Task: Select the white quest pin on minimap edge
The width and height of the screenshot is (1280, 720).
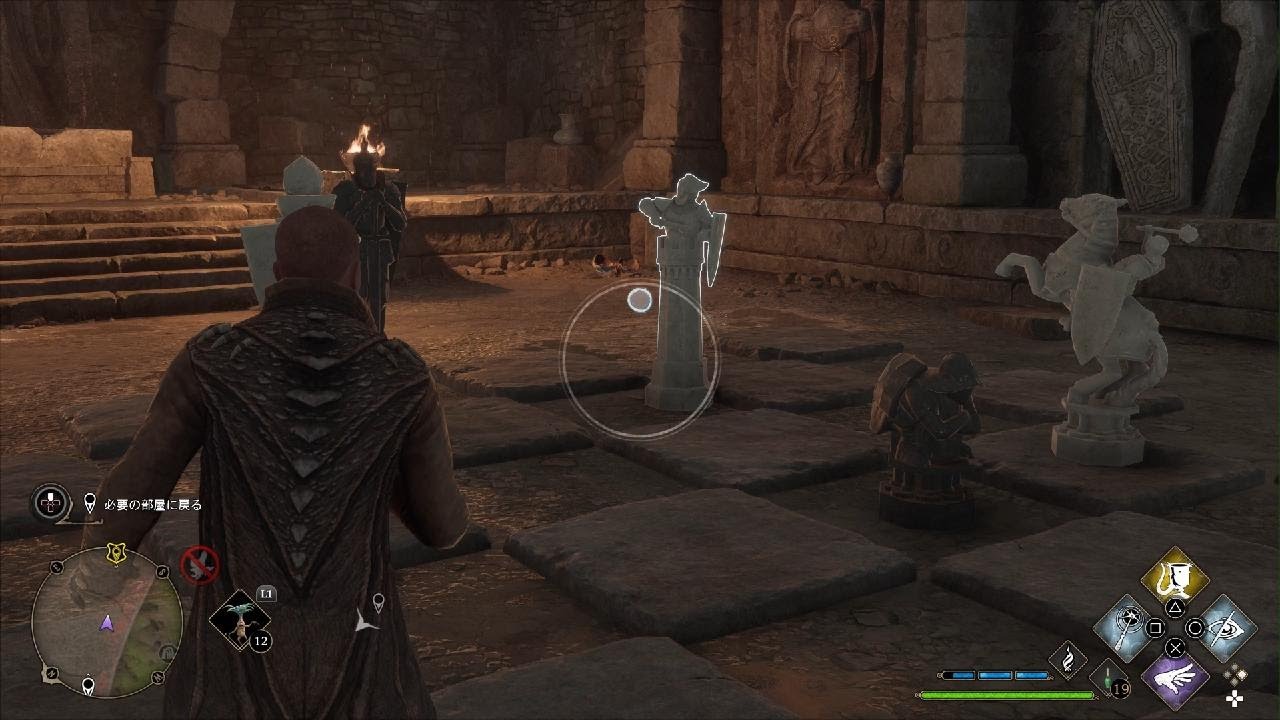Action: (x=88, y=686)
